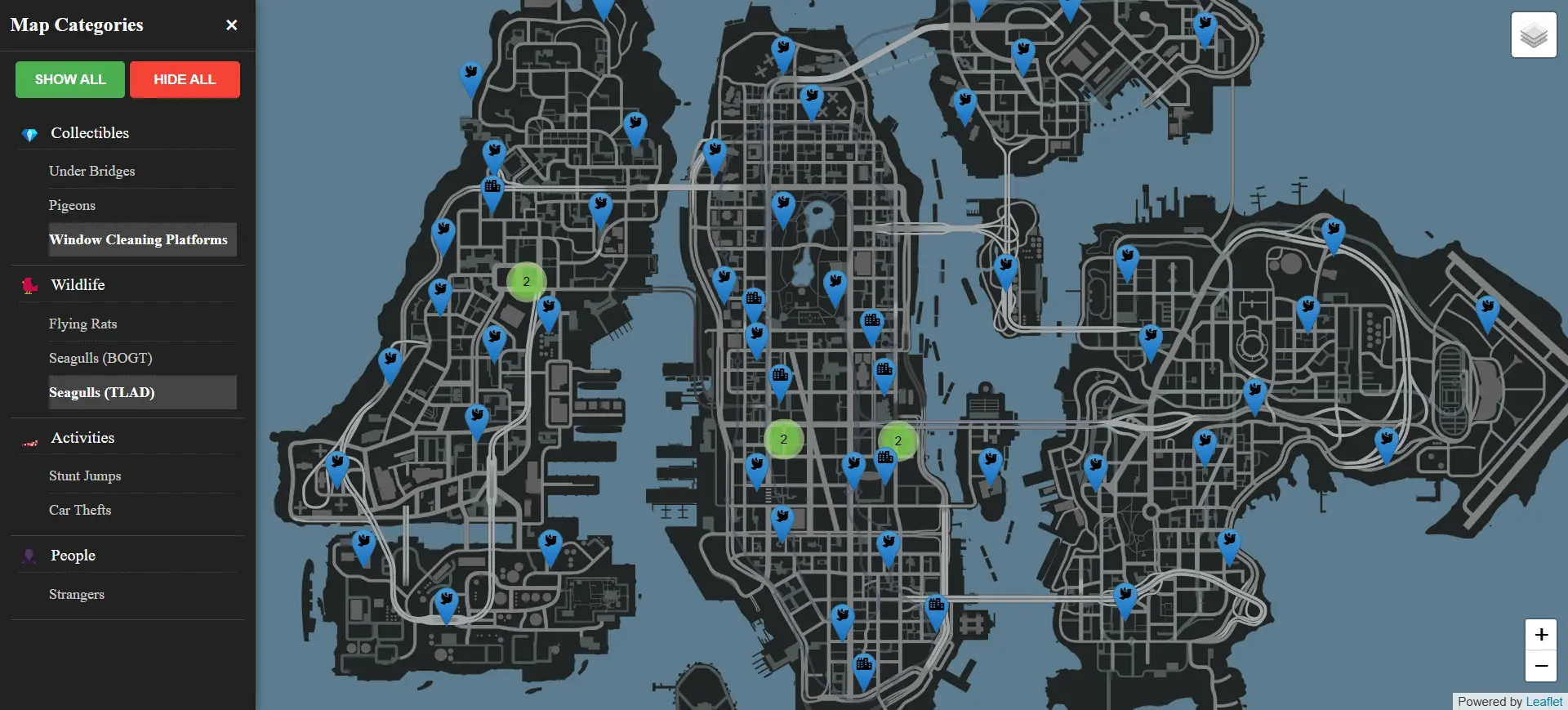Toggle the Seagulls (TLAD) layer
1568x710 pixels.
point(102,392)
